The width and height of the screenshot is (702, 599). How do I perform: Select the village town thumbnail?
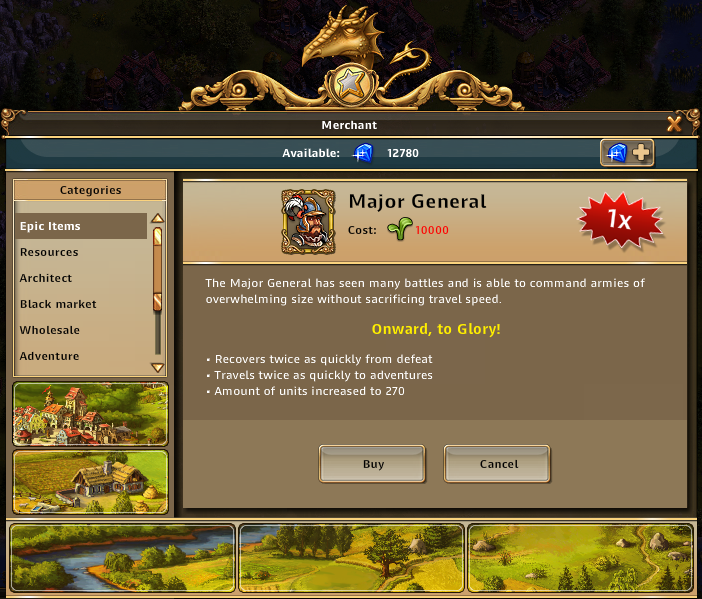(x=90, y=413)
